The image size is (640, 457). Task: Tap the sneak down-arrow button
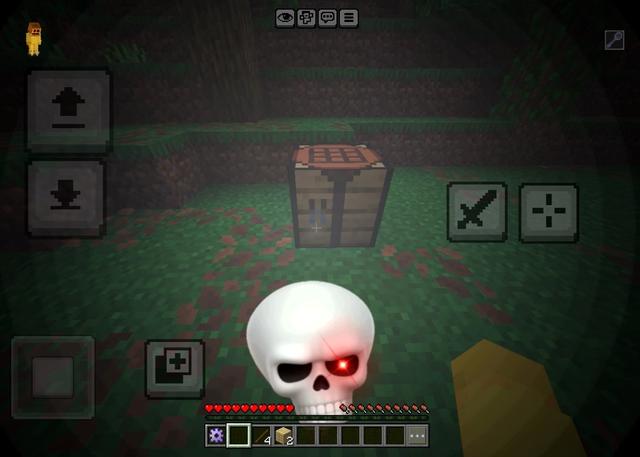pos(66,197)
